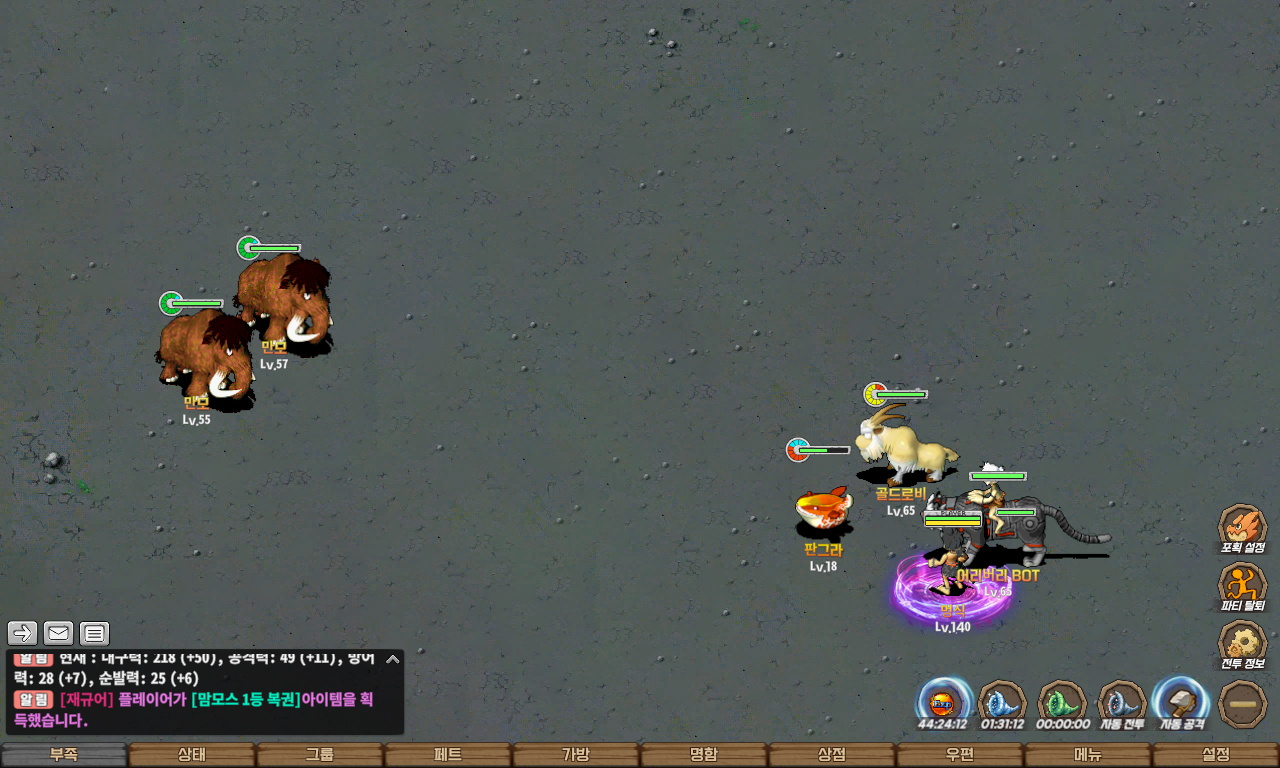
Task: Open the 가방 (bag) inventory
Action: [576, 755]
